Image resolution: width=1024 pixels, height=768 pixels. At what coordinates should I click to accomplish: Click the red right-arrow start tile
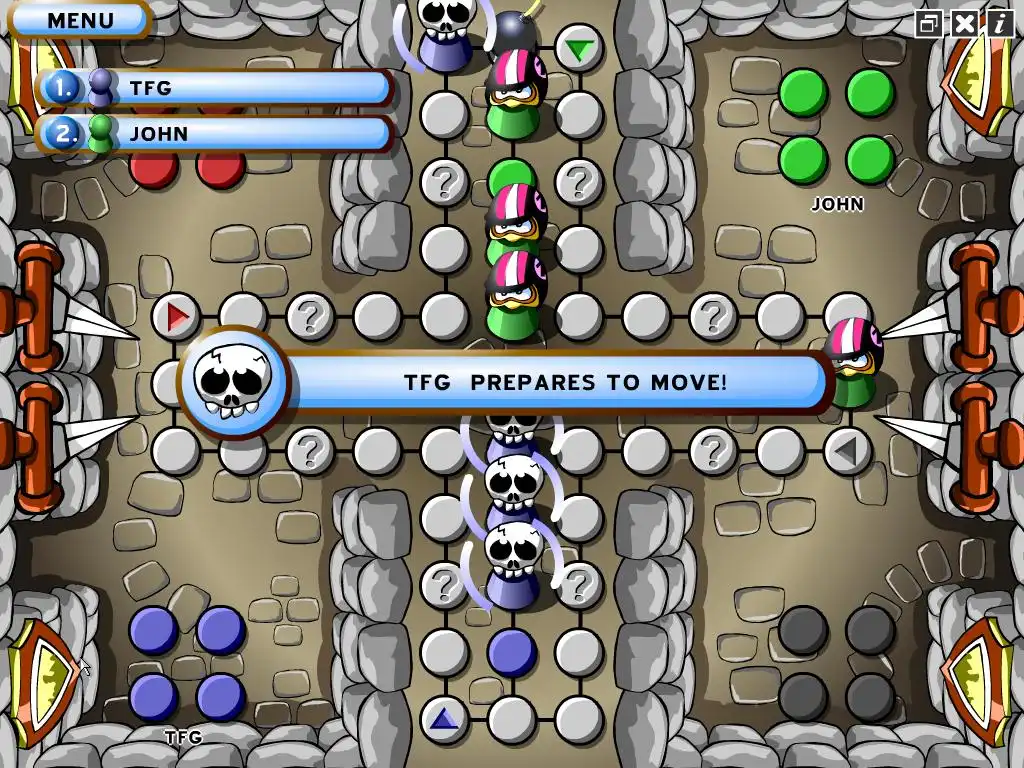pos(177,318)
